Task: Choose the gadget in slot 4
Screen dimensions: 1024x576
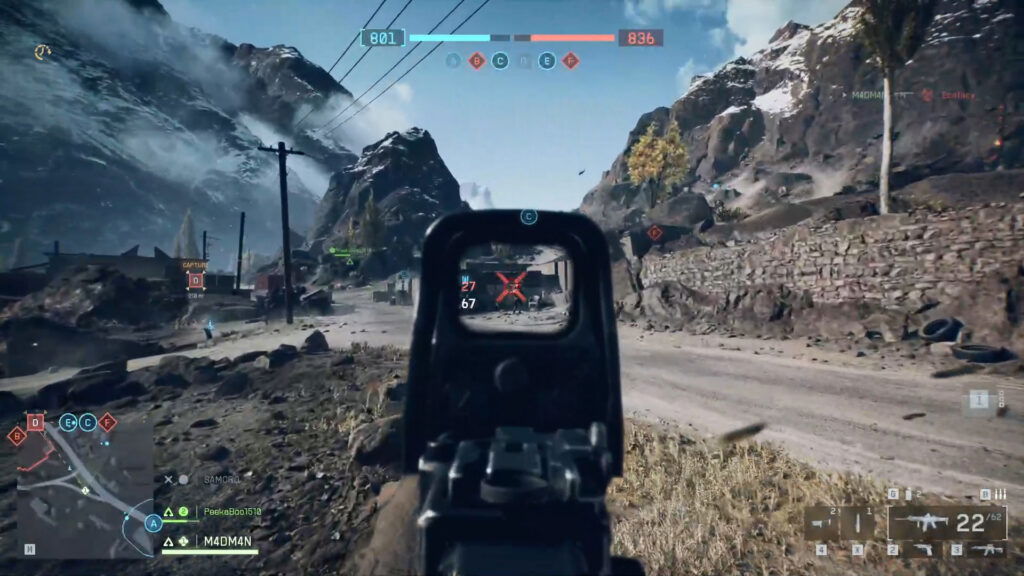Action: (824, 521)
